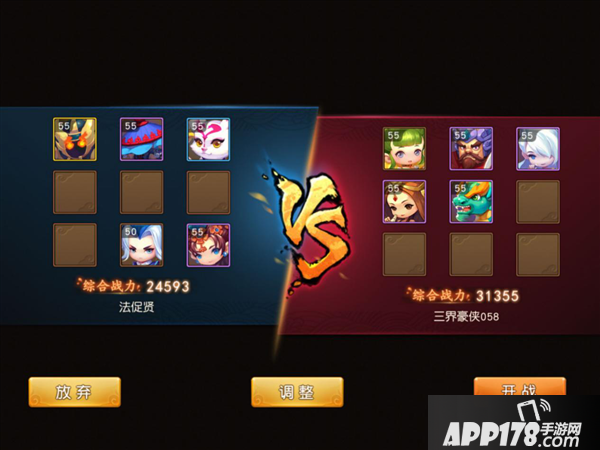Inspect the green dragon beast enemy
Viewport: 600px width, 450px height.
[471, 201]
